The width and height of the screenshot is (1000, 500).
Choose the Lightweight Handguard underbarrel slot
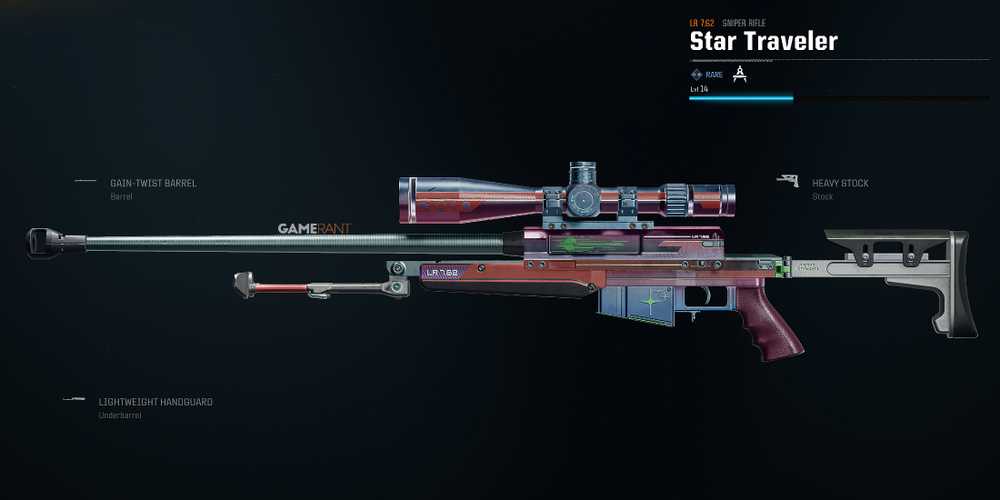(155, 402)
